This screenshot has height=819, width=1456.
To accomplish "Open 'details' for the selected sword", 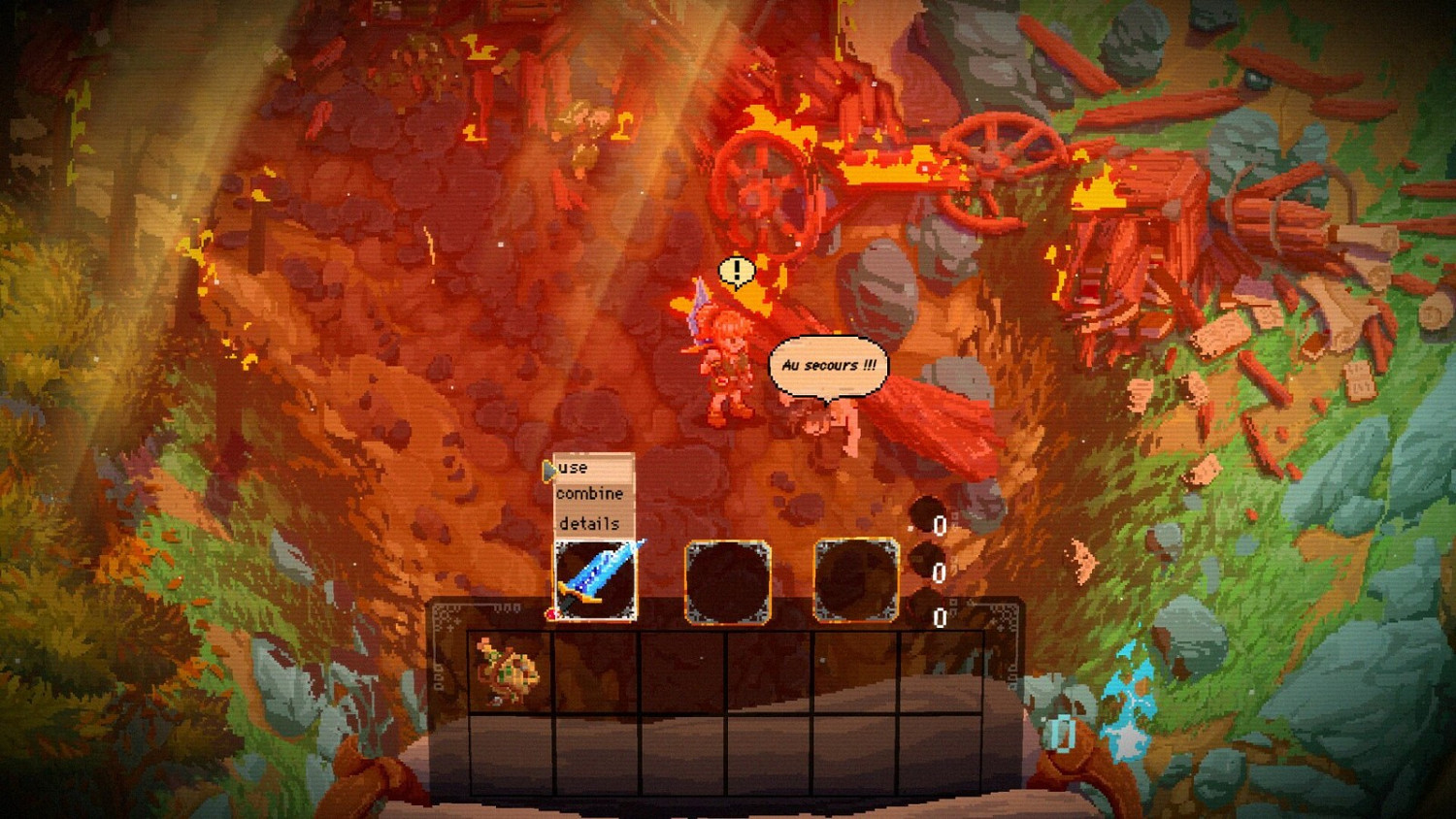I will click(x=587, y=523).
